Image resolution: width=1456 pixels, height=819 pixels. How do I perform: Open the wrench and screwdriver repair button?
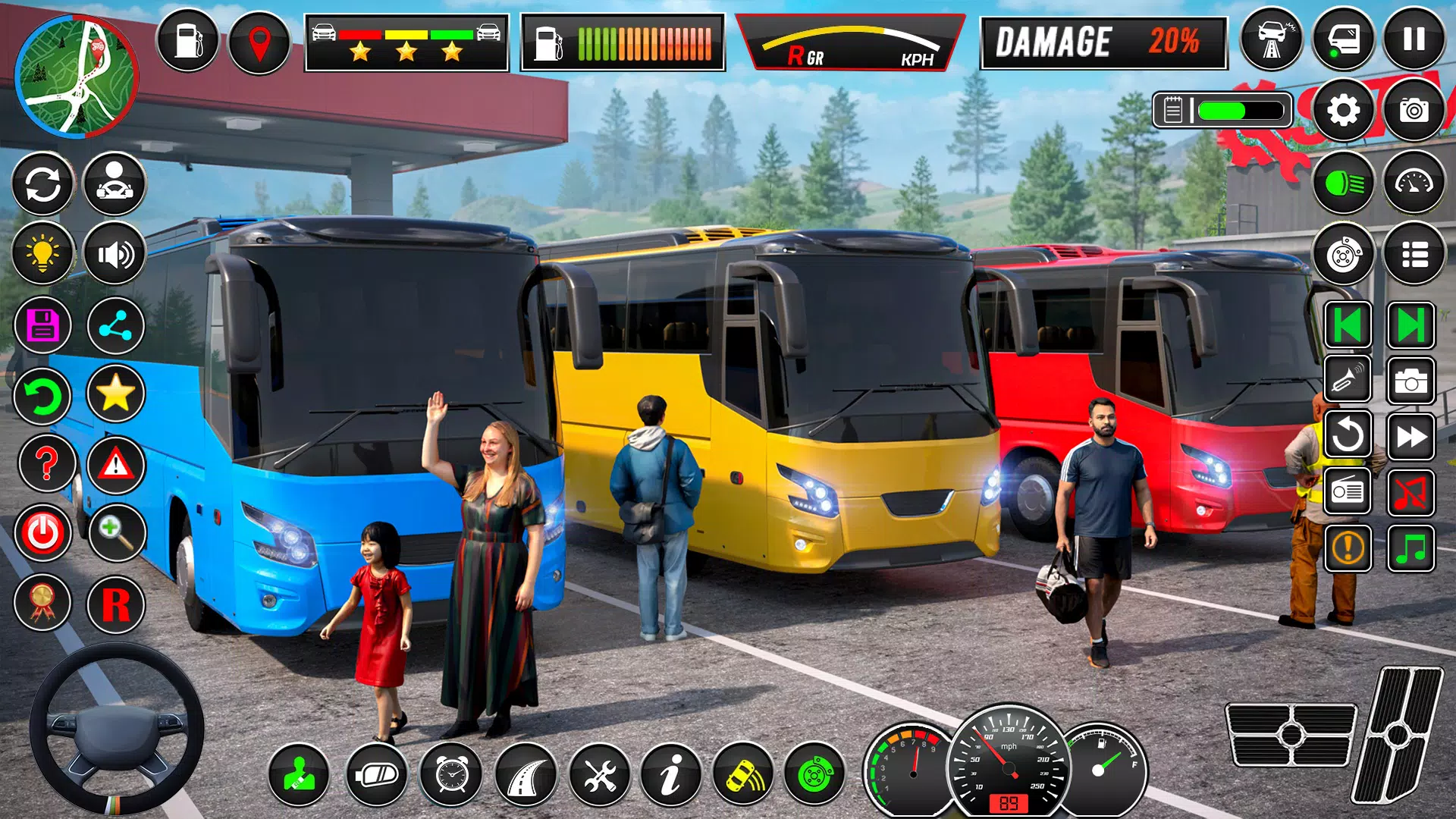click(599, 775)
